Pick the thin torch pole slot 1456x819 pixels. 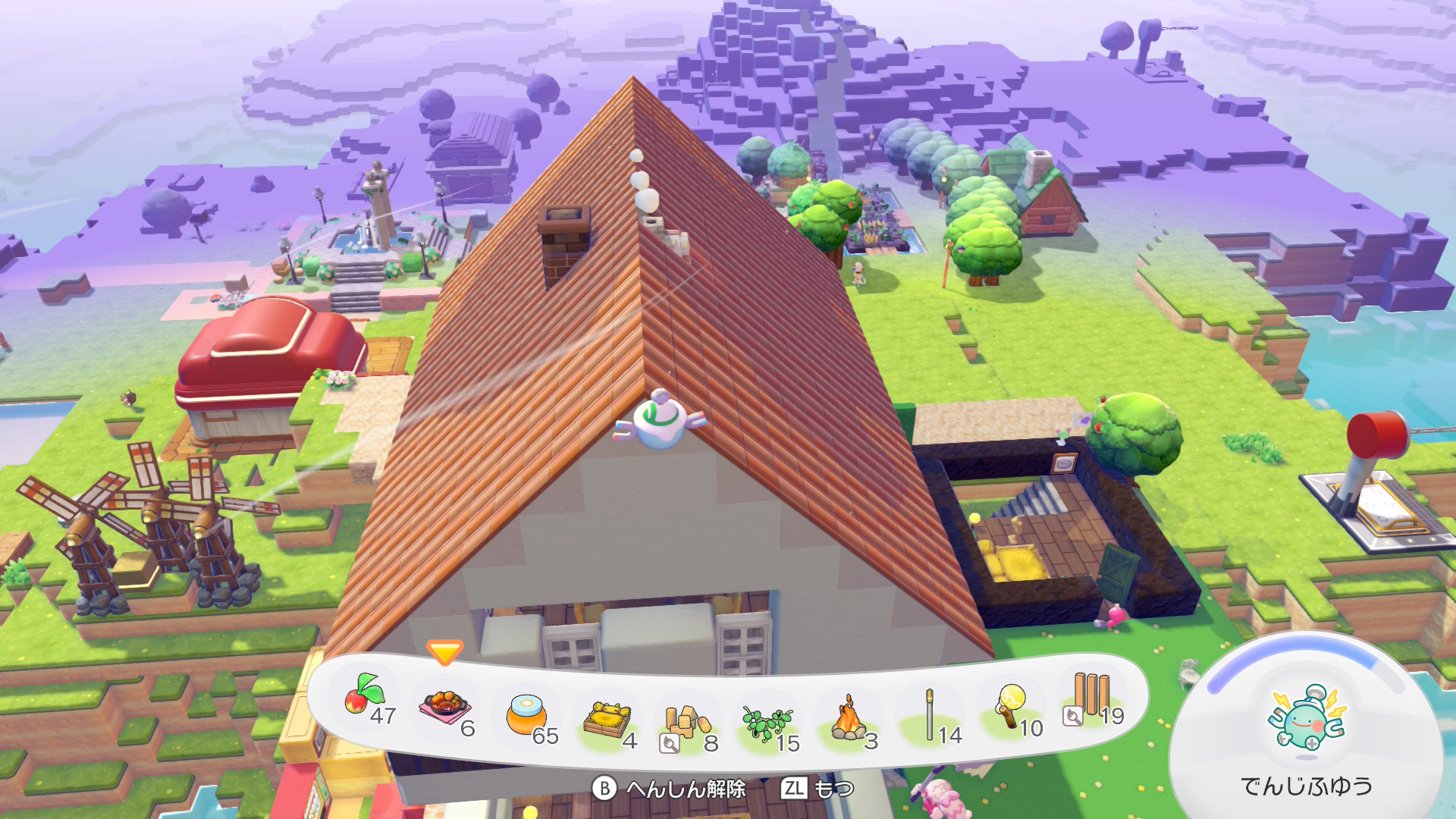coord(930,714)
